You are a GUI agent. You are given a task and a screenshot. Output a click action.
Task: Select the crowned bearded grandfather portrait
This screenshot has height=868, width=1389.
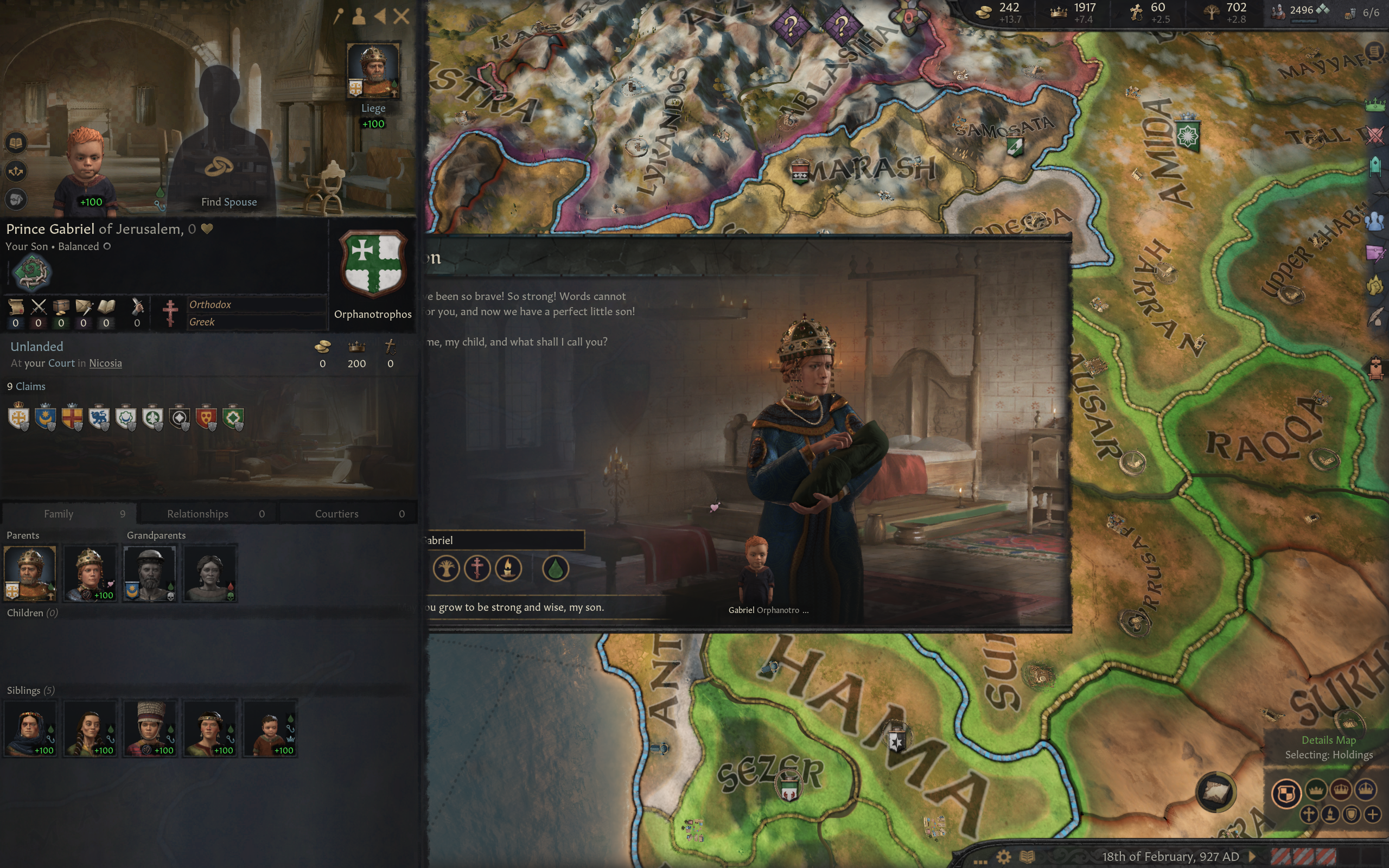click(x=150, y=572)
